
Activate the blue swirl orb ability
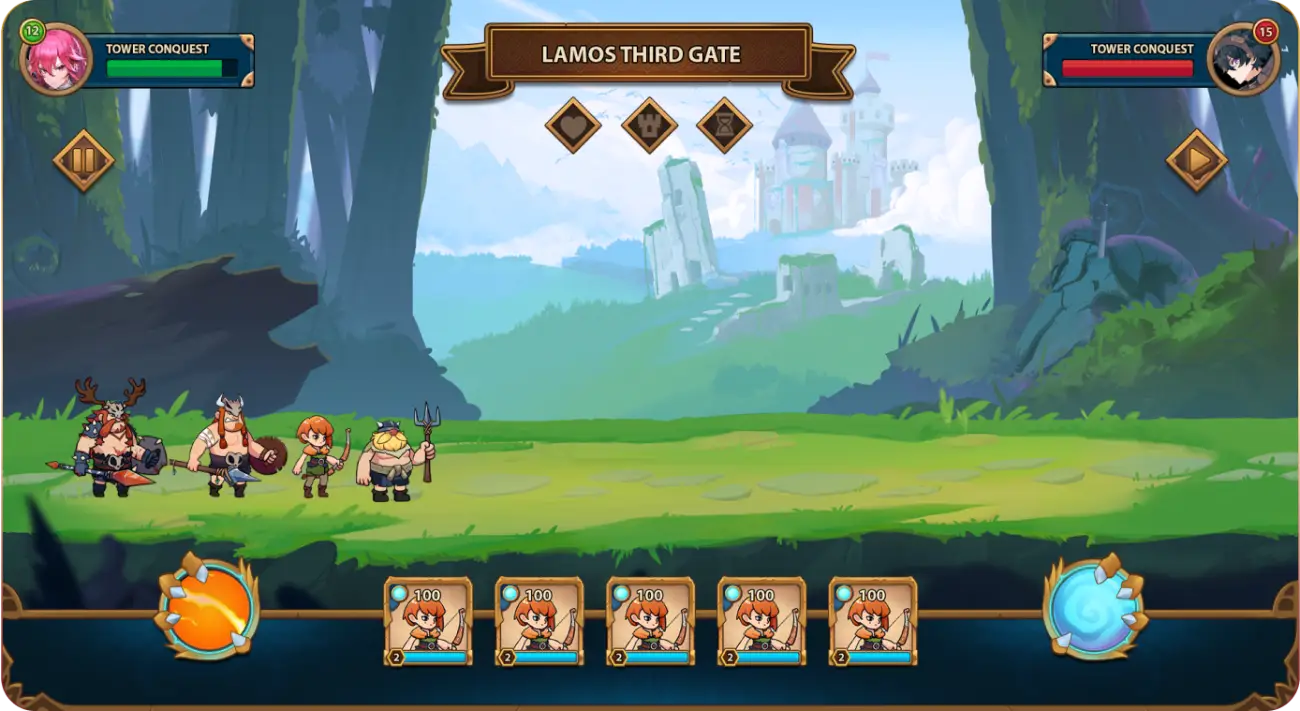[x=1094, y=607]
